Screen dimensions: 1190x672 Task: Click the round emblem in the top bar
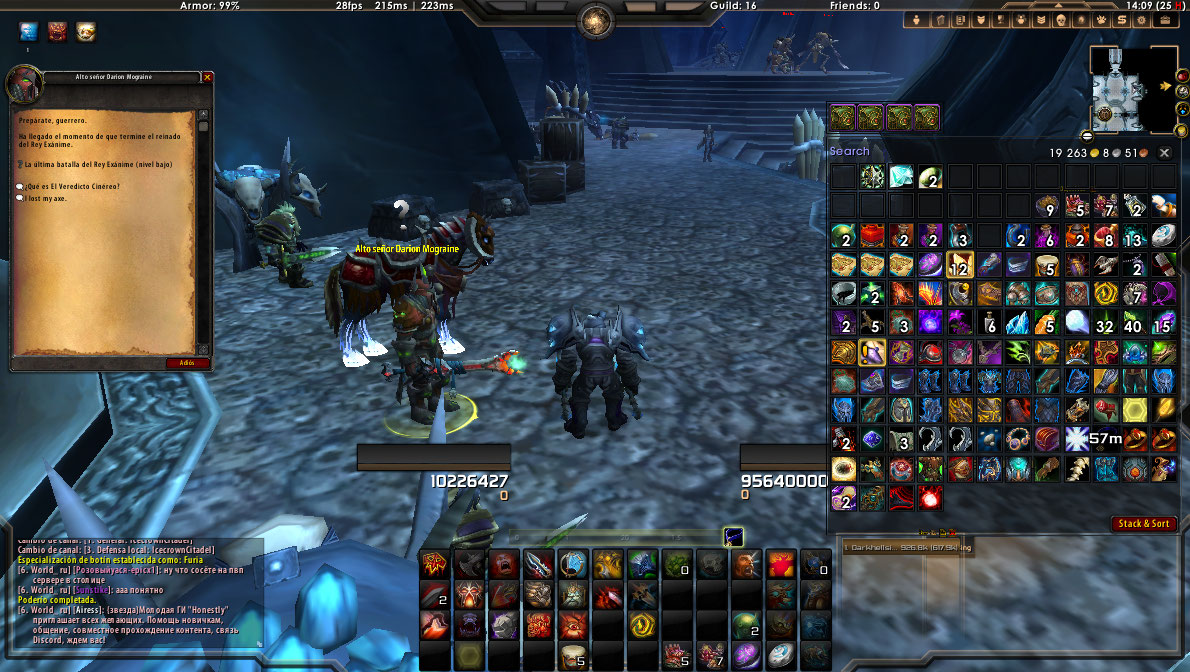(x=596, y=20)
